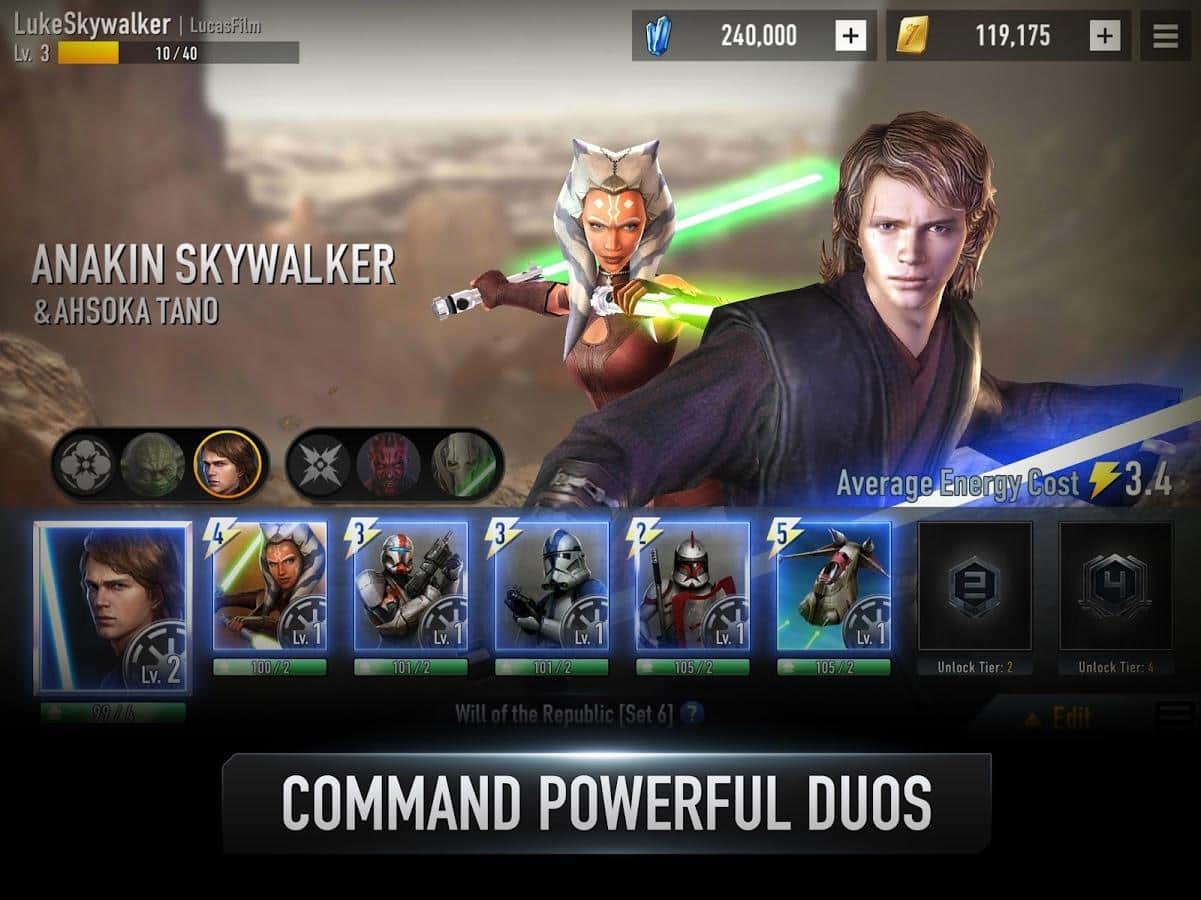The image size is (1201, 900).
Task: Click the locked Unlock Tier 4 slot
Action: (x=1116, y=586)
